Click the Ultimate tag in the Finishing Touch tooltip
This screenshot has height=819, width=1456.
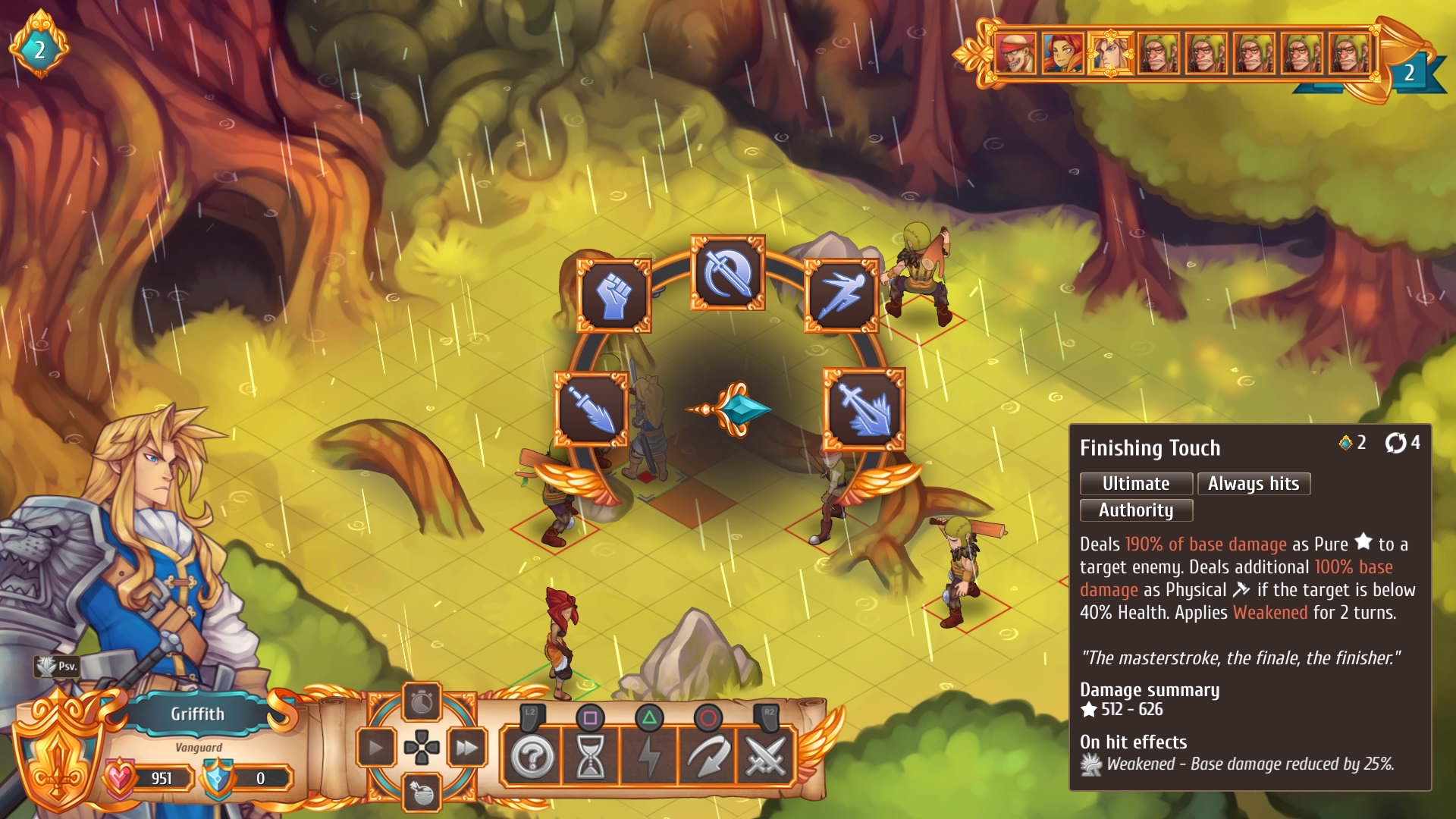pos(1135,484)
